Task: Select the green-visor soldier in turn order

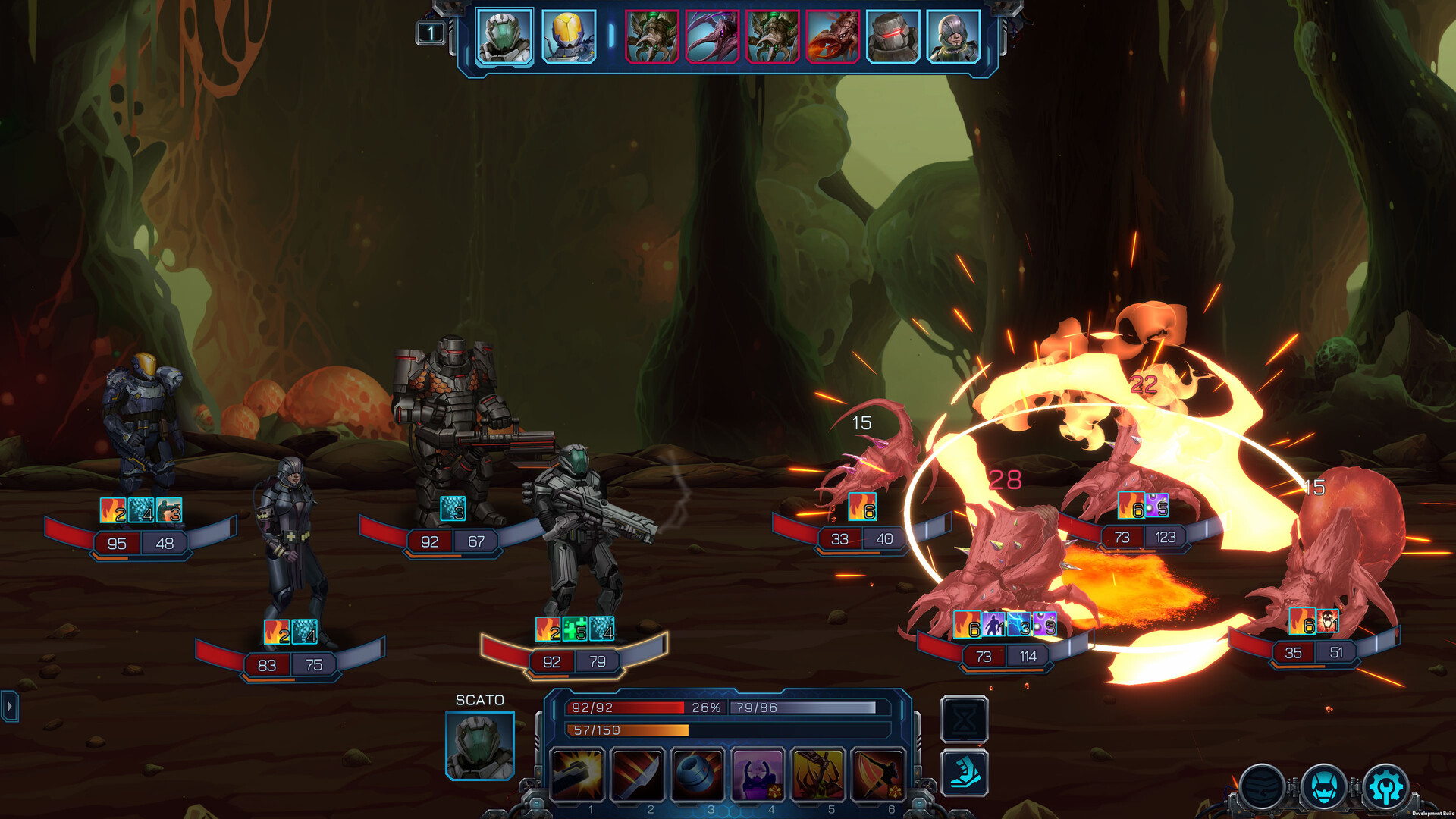Action: (505, 36)
